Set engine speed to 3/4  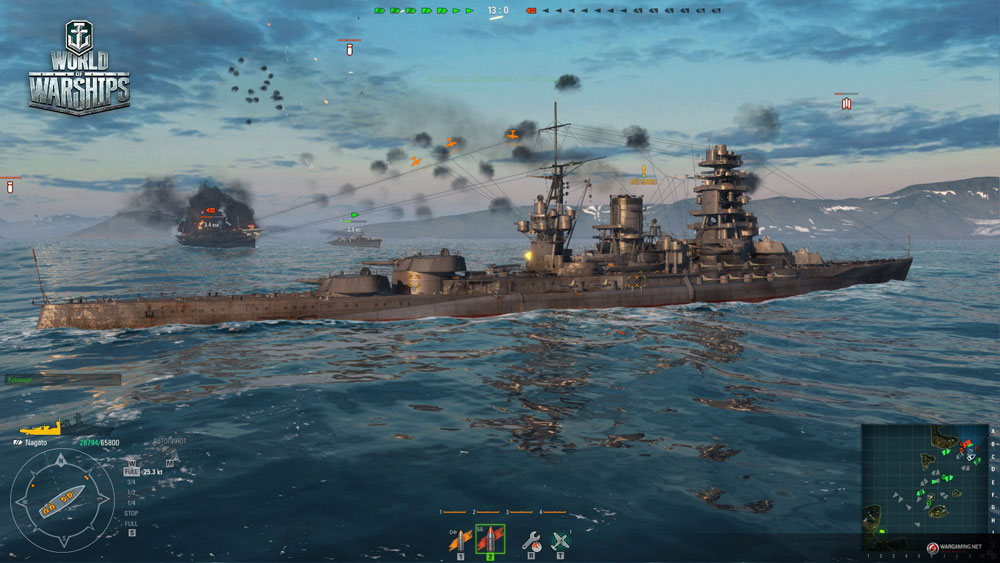click(131, 482)
